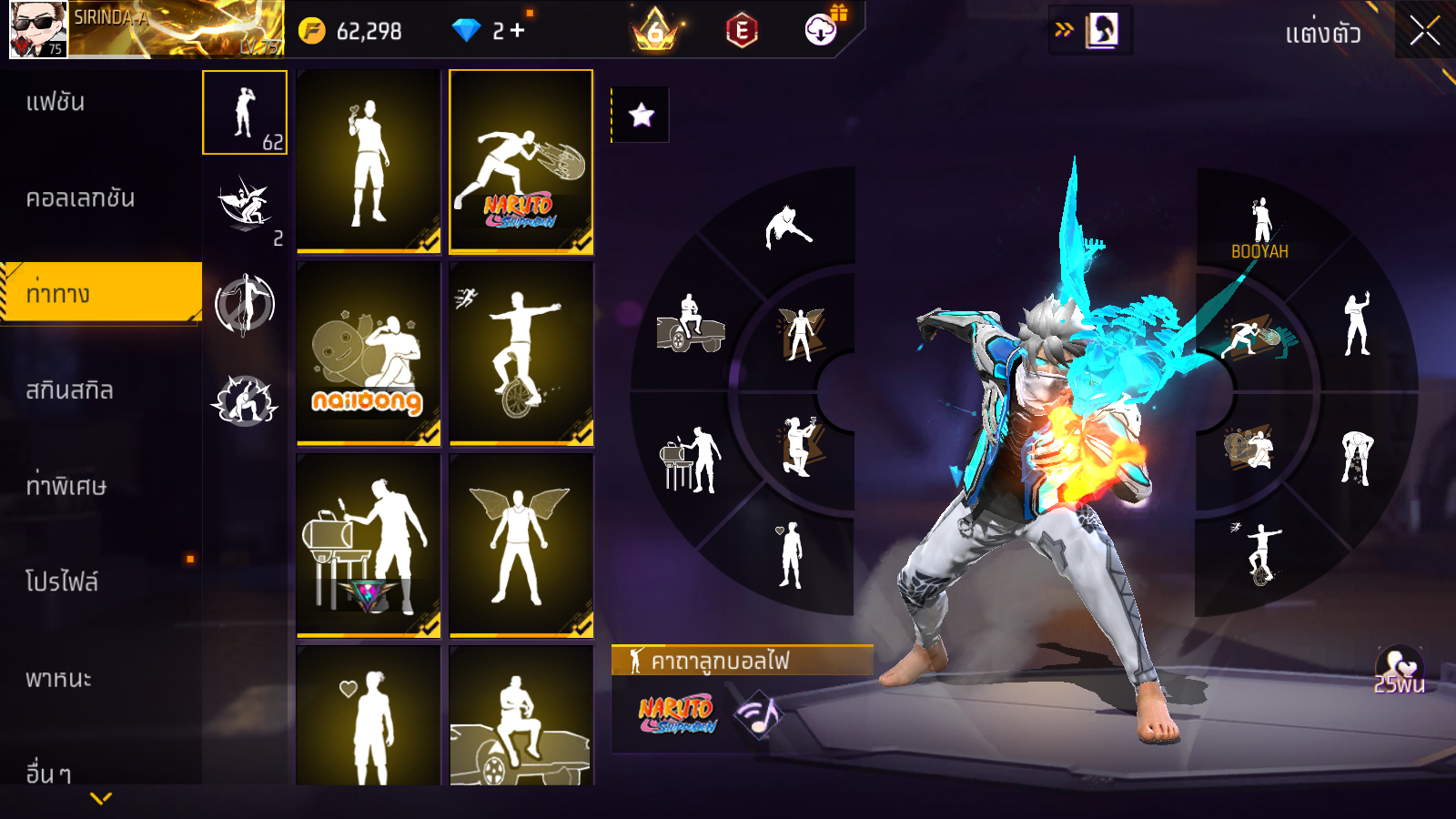Go to the โปรไฟล์ (Profile) category
This screenshot has width=1456, height=819.
click(x=62, y=582)
